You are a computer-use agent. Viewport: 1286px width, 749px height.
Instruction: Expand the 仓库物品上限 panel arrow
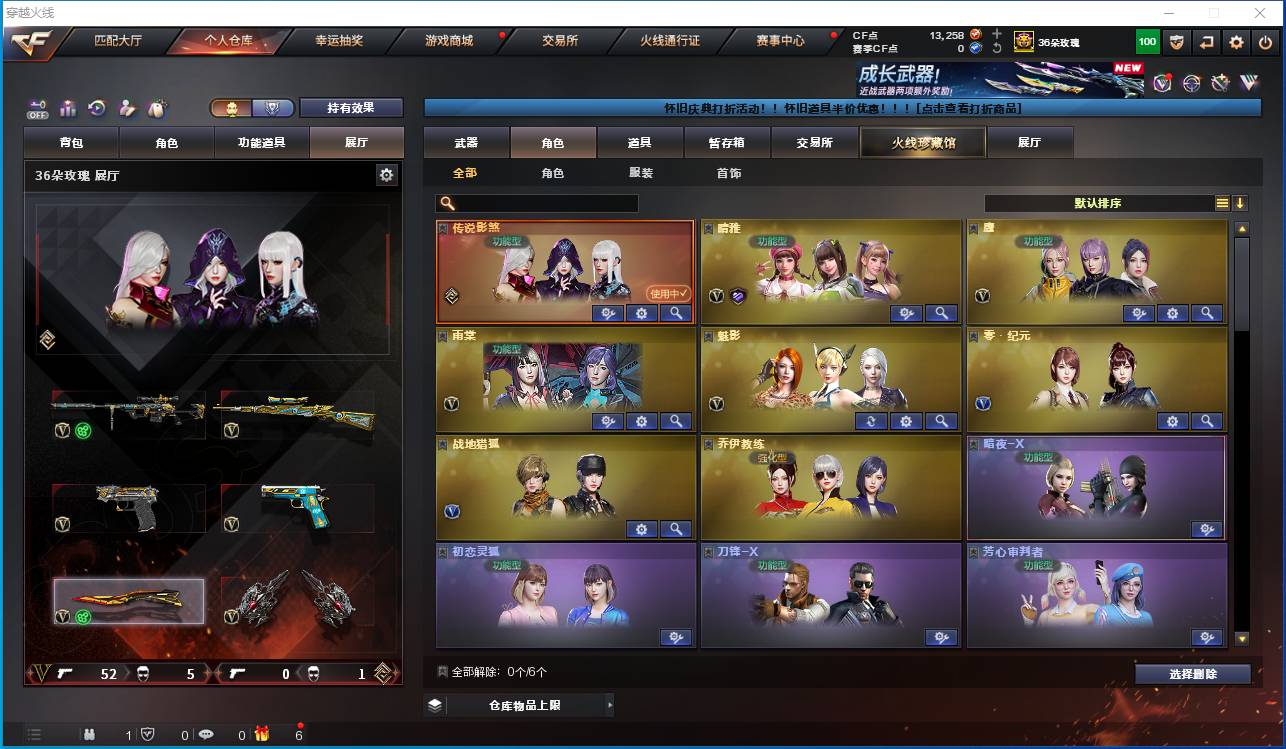point(610,705)
